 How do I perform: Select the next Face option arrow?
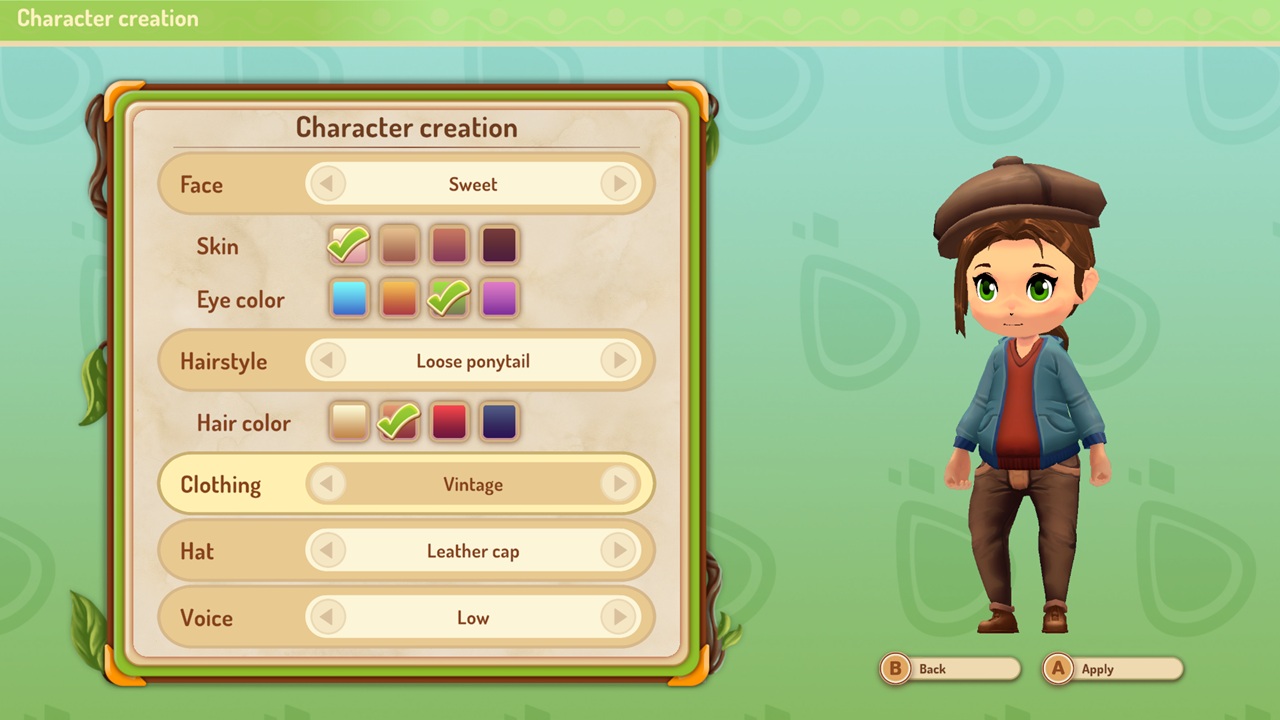point(619,184)
